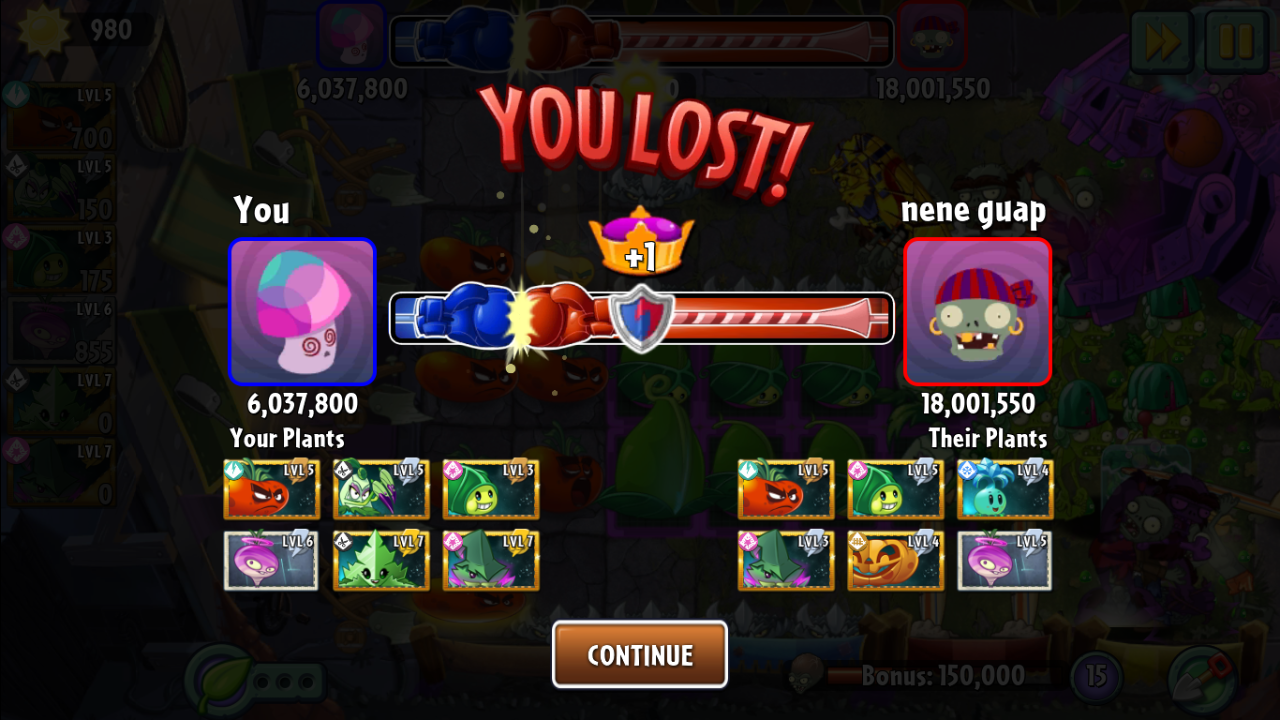Inspect the opponent's LVL 3 dark hooded card
Viewport: 1280px width, 720px height.
coord(786,560)
